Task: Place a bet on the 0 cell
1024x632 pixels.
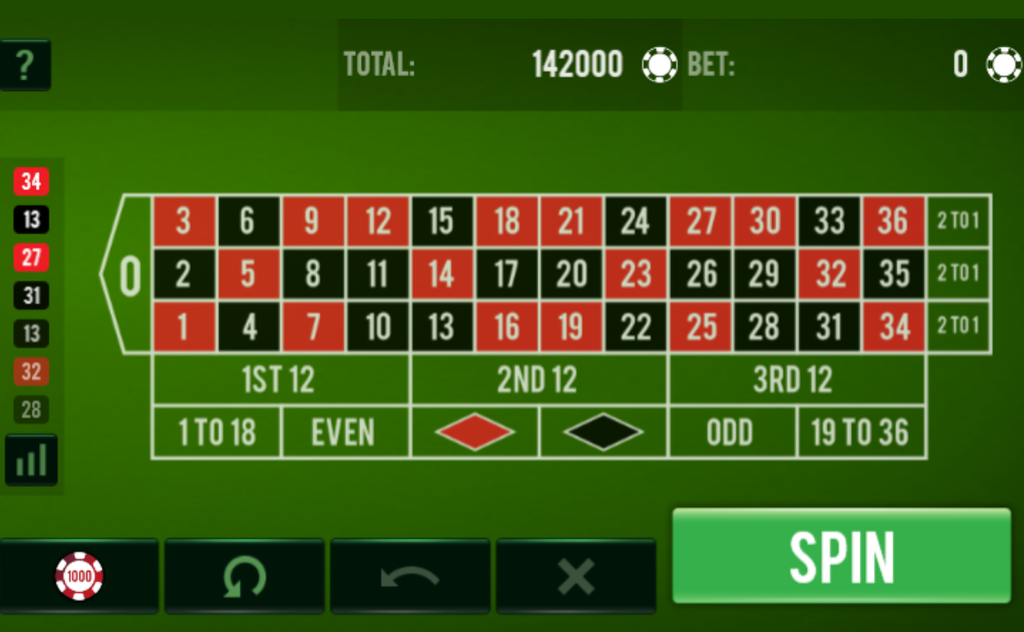Action: coord(129,274)
